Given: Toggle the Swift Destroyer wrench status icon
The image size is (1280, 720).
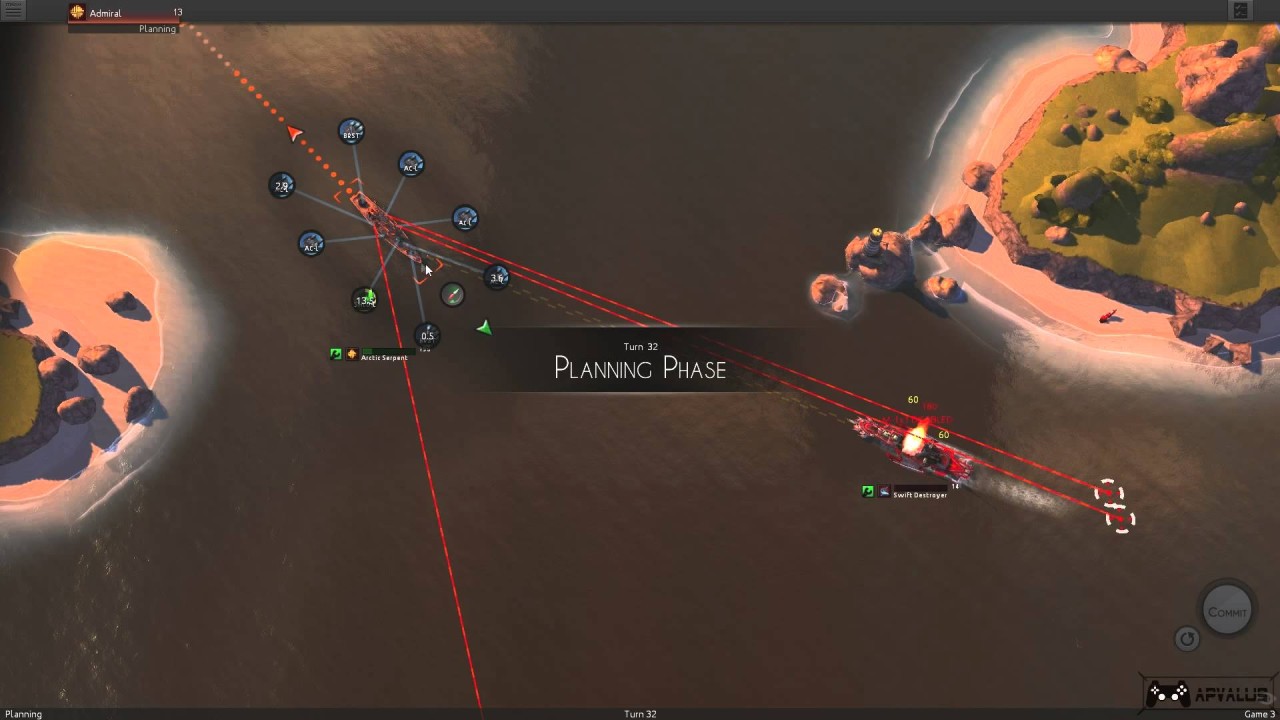Looking at the screenshot, I should [867, 490].
